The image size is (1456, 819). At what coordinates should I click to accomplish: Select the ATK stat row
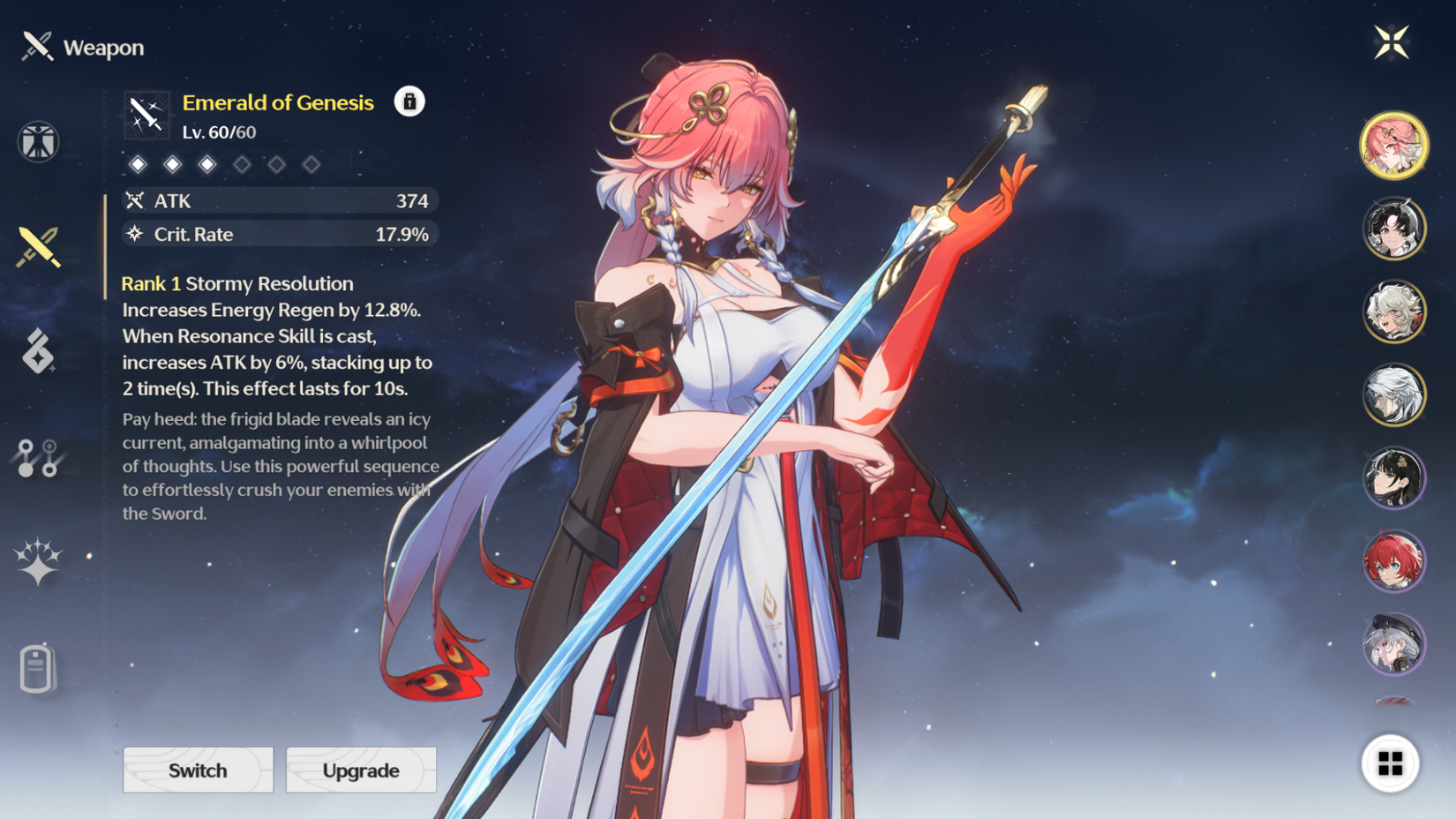(280, 200)
